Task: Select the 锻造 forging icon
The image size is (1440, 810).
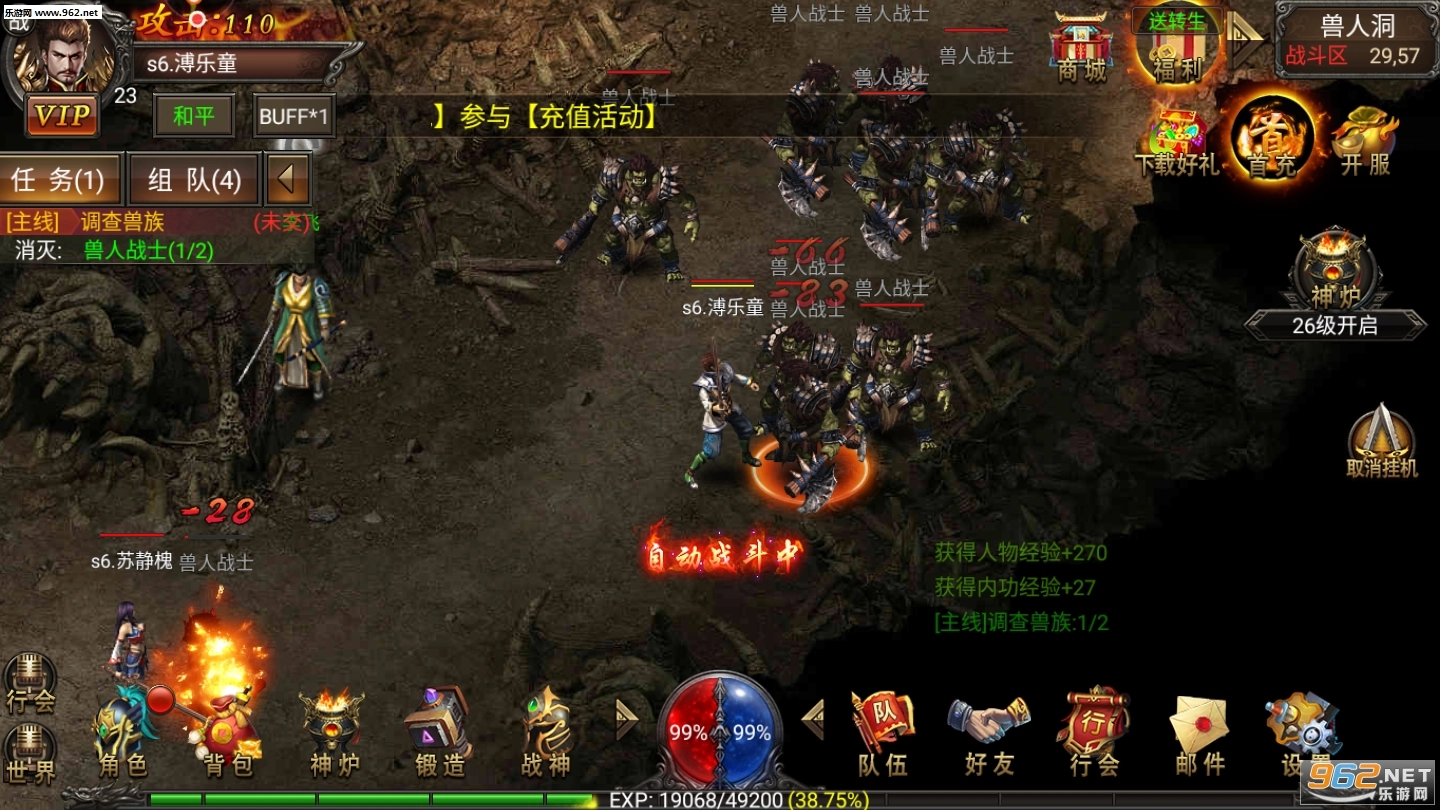Action: coord(437,722)
